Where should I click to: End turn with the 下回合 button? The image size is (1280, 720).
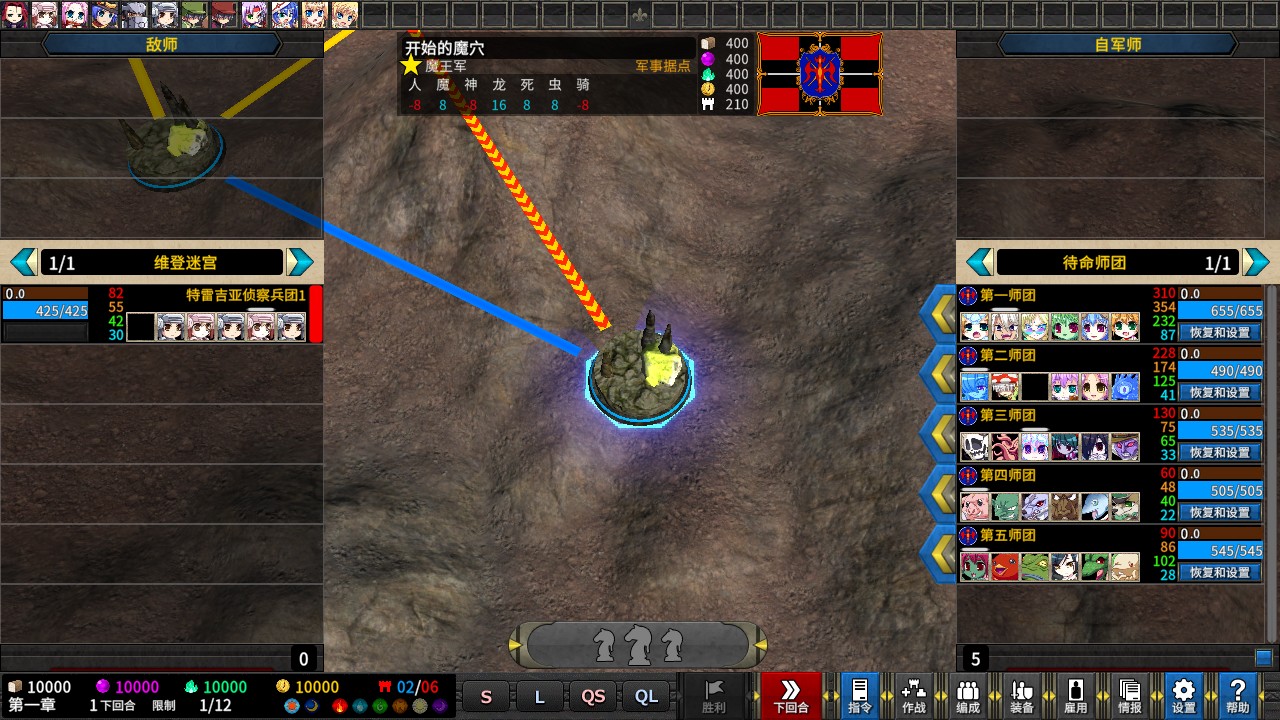tap(790, 695)
